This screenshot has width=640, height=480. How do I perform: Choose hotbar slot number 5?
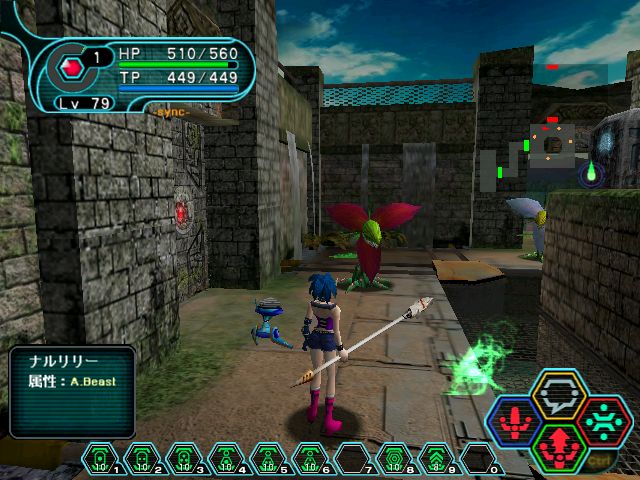(266, 460)
